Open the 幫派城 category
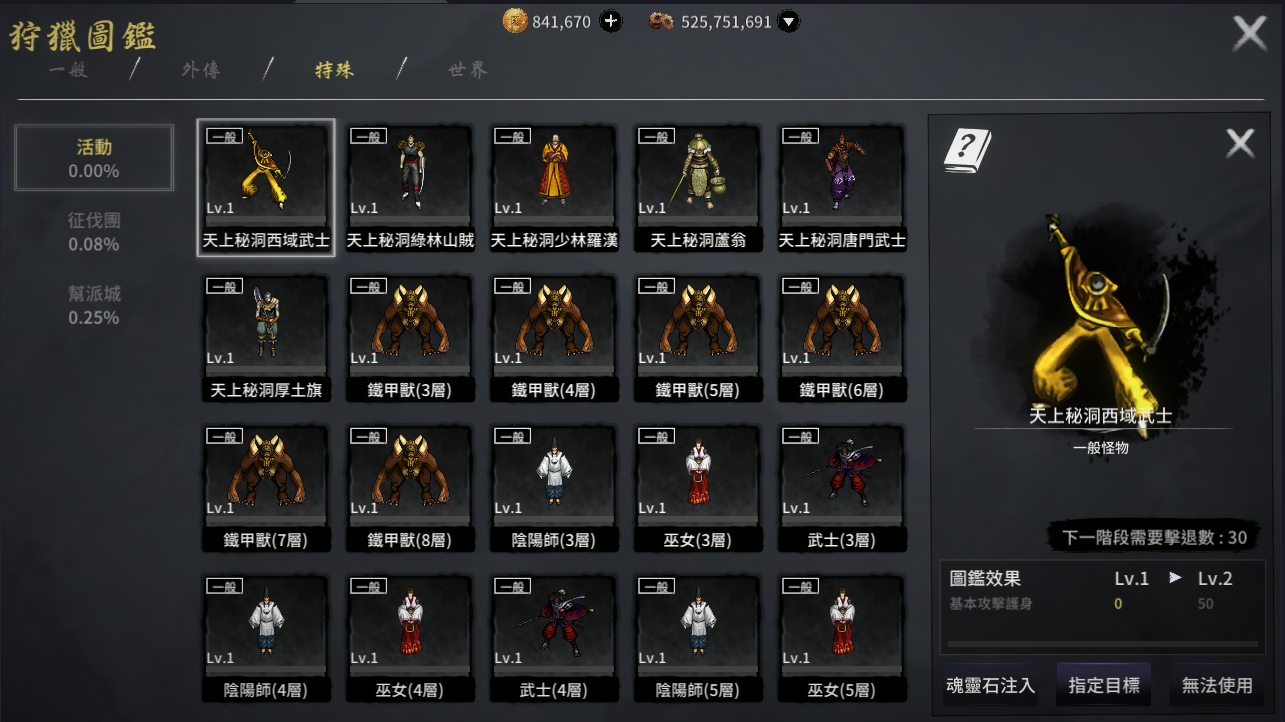The image size is (1285, 722). 94,305
